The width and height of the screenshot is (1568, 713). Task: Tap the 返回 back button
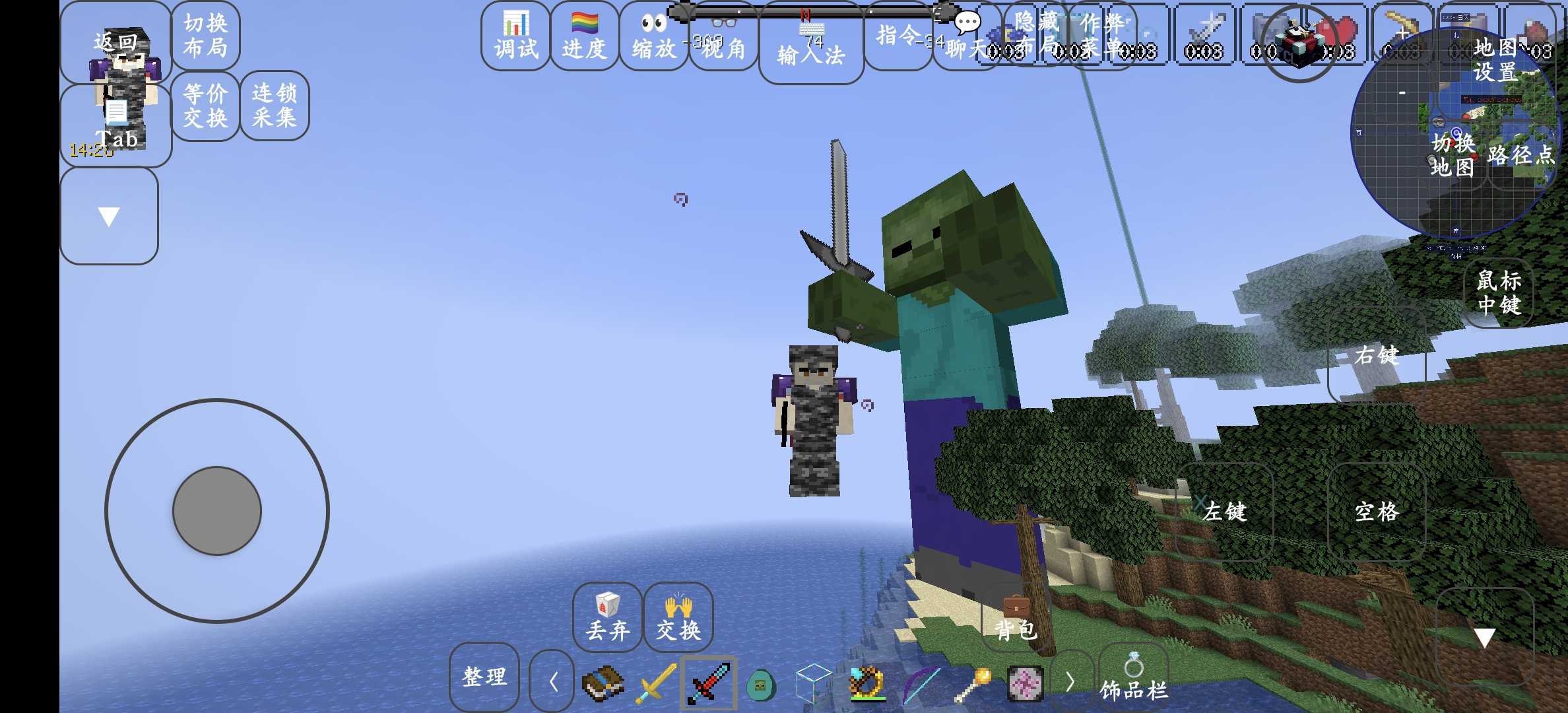115,42
